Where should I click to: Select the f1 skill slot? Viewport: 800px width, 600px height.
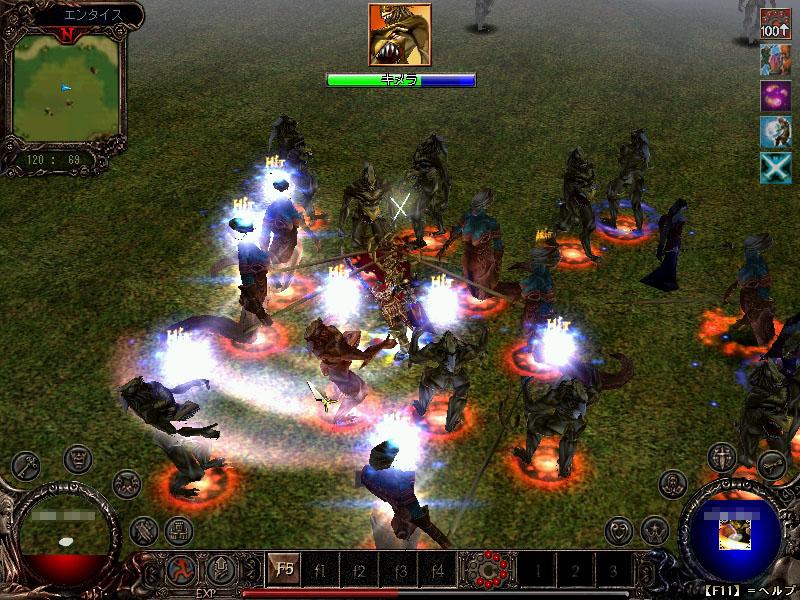[x=320, y=571]
